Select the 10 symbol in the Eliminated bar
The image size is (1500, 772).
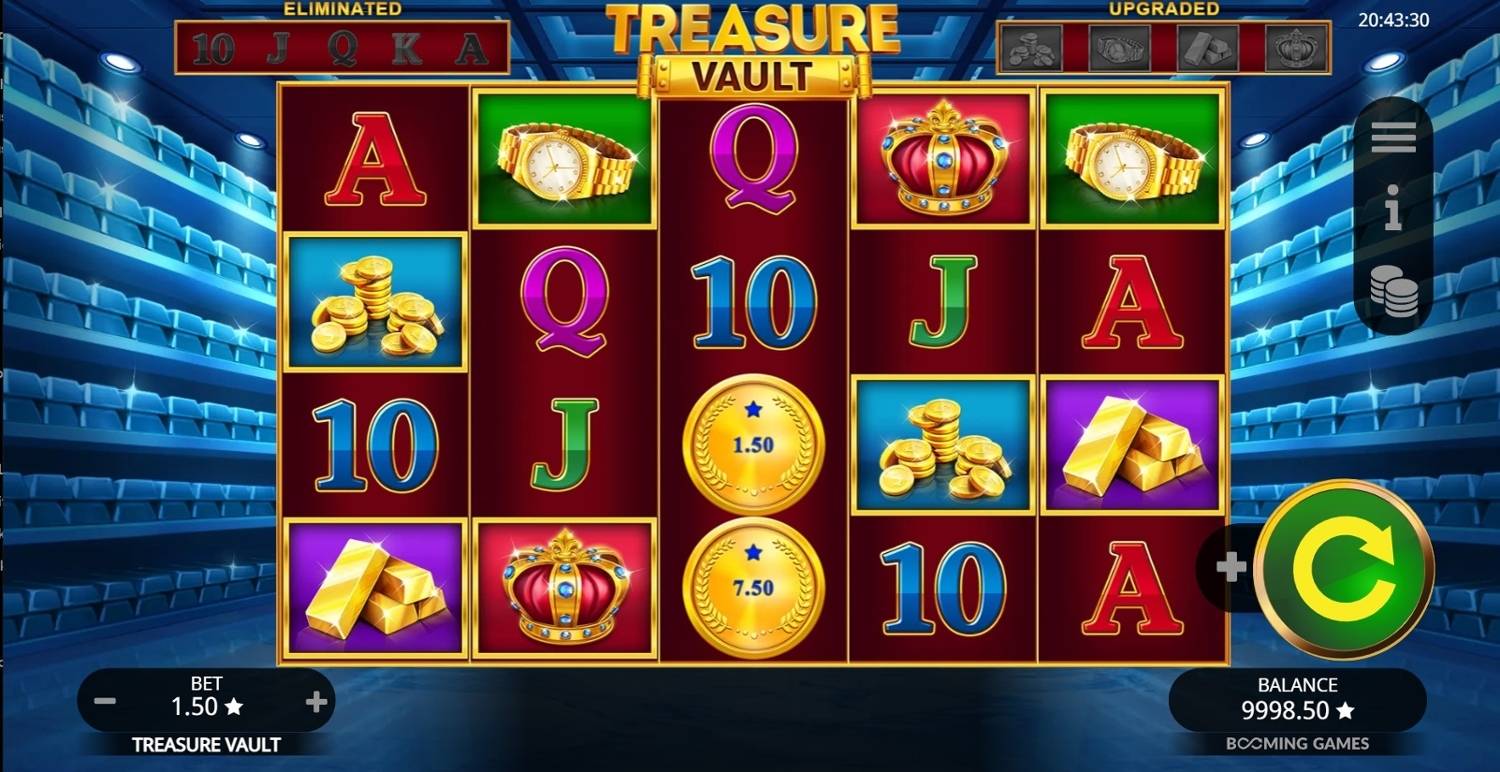[x=216, y=45]
